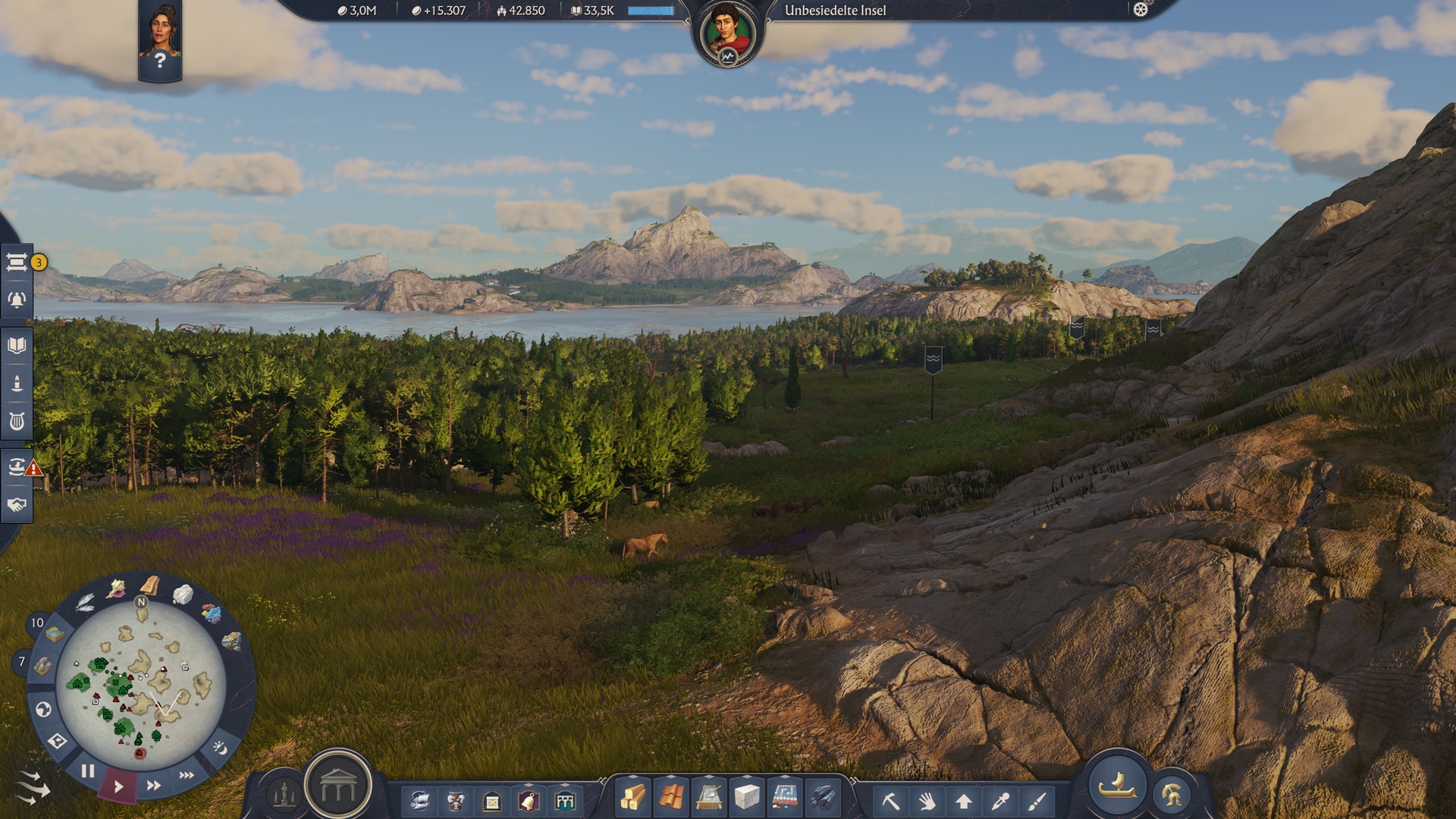Set game speed to triple fast-forward
The height and width of the screenshot is (819, 1456).
click(x=187, y=775)
